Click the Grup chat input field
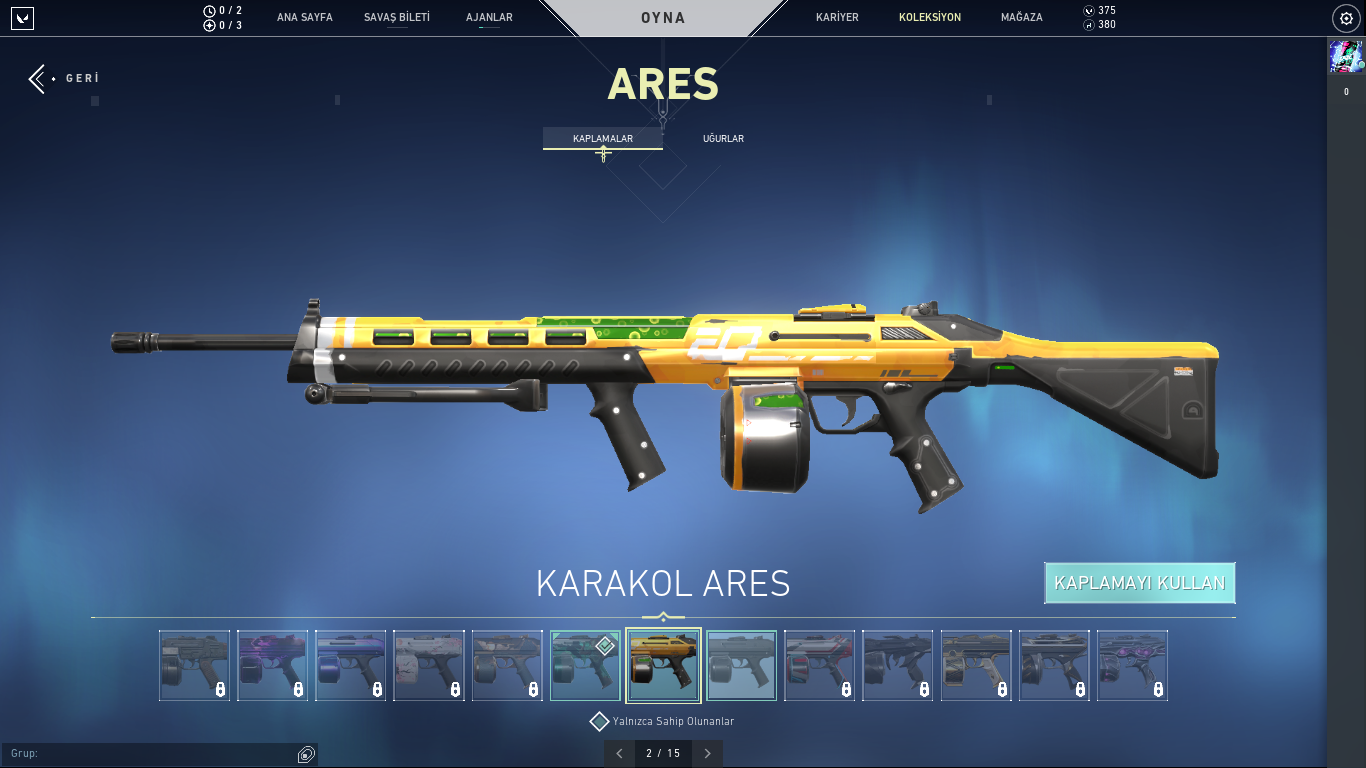The width and height of the screenshot is (1366, 768). (x=150, y=753)
